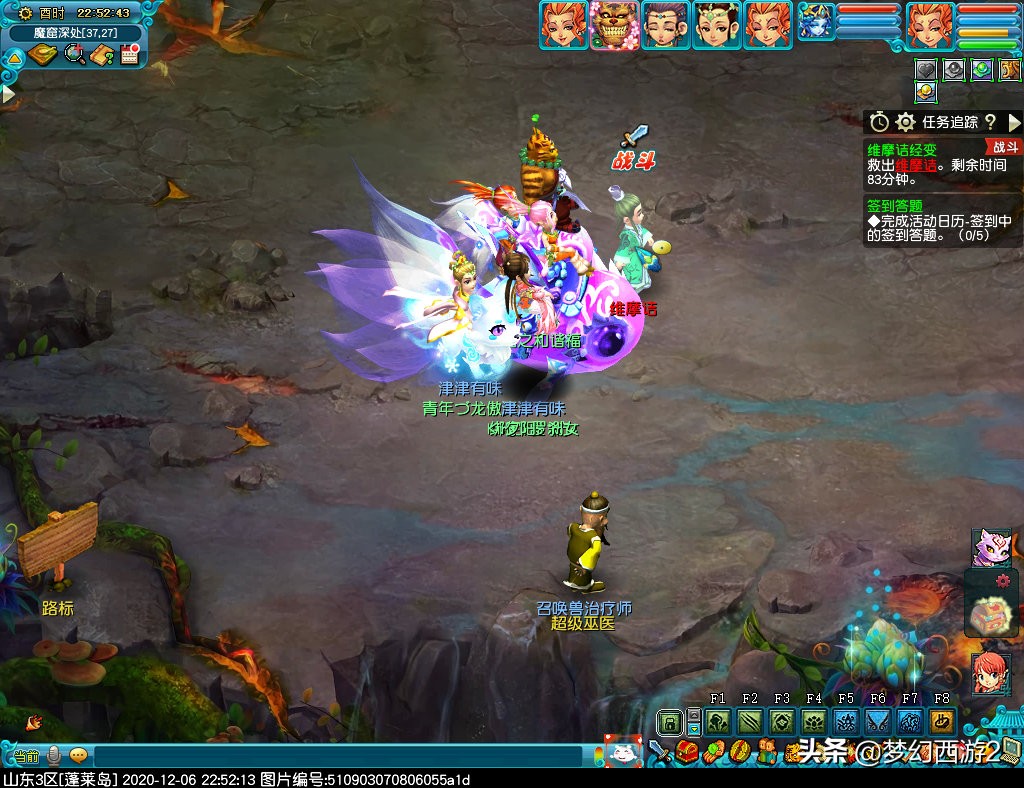Open the chat speech bubble button

click(x=79, y=756)
